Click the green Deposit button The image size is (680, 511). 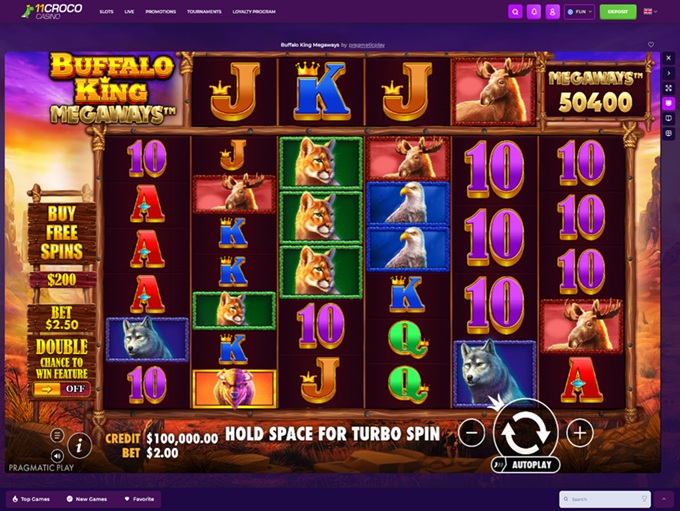tap(617, 12)
